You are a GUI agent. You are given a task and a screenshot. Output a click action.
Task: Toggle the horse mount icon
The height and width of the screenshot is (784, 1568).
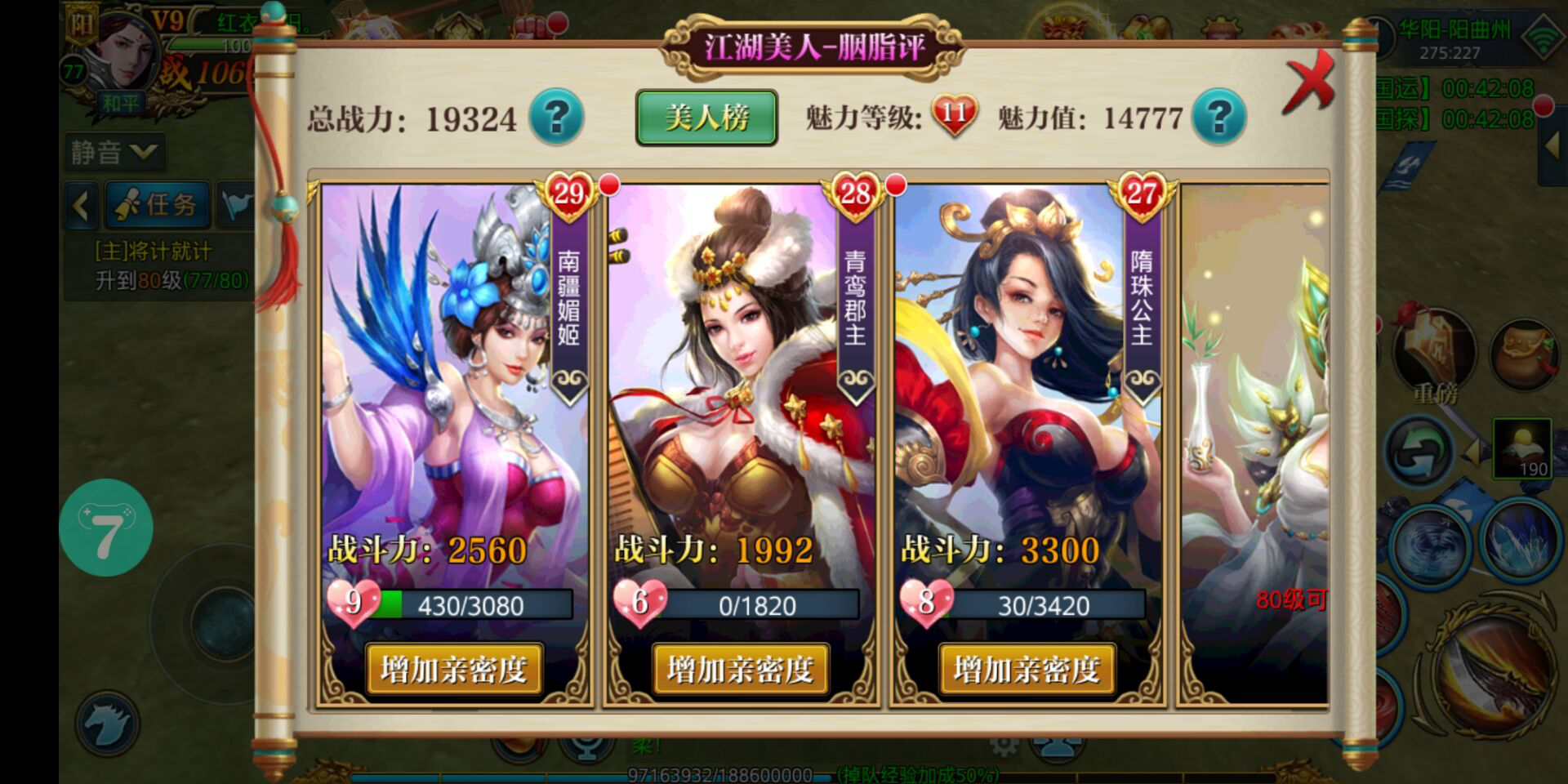click(x=107, y=724)
